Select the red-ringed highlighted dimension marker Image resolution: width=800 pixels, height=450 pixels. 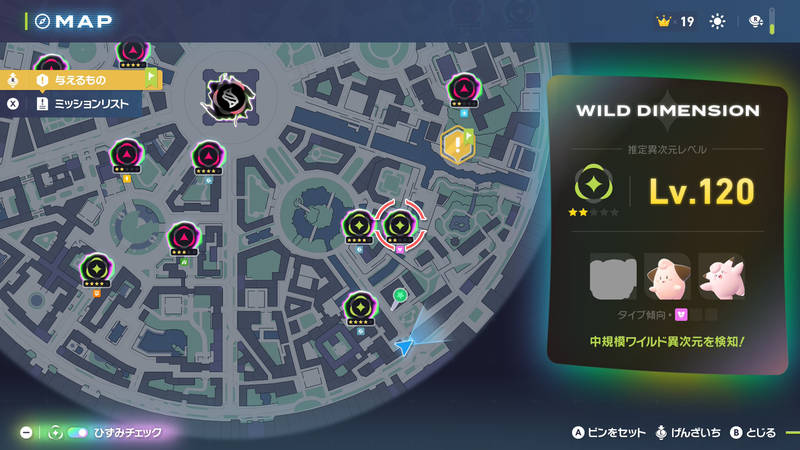coord(399,224)
